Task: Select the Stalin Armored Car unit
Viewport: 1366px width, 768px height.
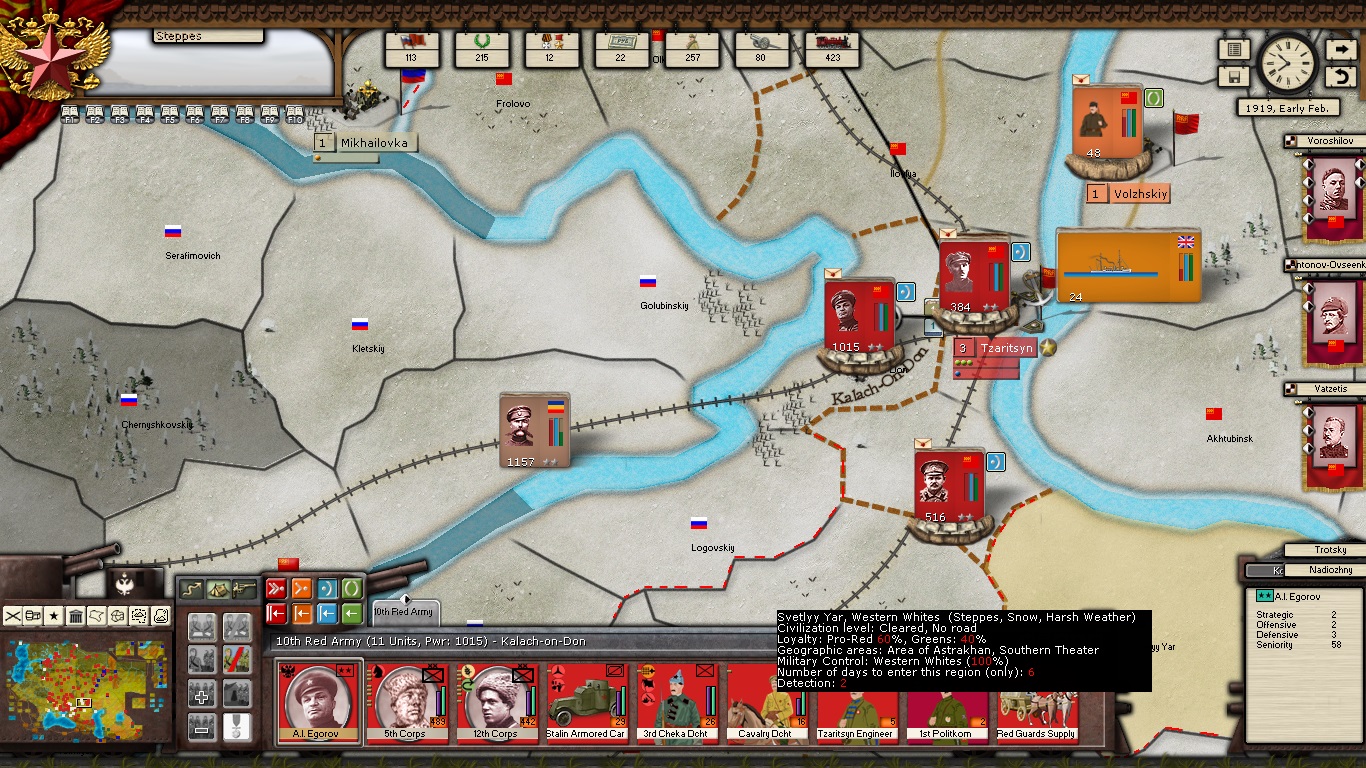Action: pyautogui.click(x=585, y=702)
